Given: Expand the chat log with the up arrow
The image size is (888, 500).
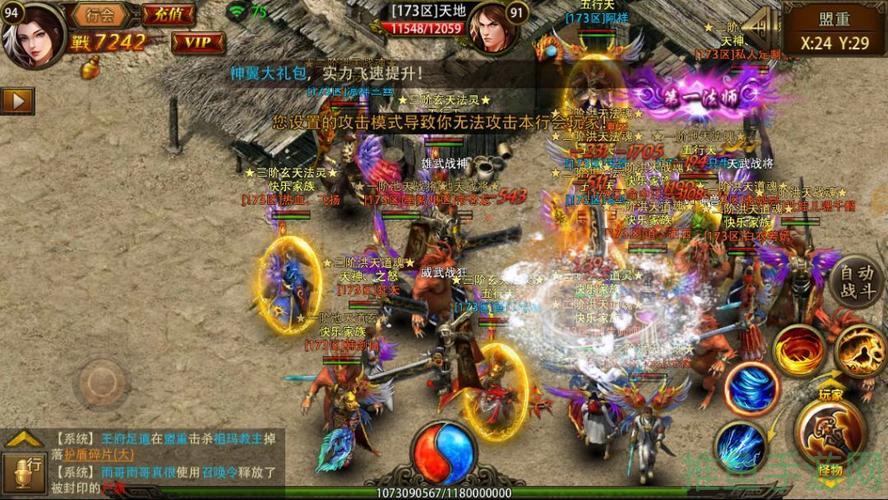Looking at the screenshot, I should pos(23,438).
